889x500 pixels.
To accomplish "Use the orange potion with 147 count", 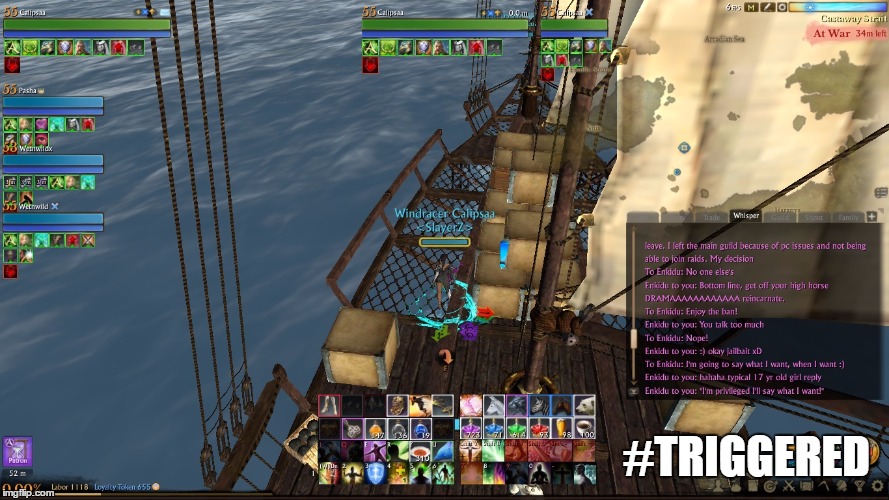I will tap(376, 428).
